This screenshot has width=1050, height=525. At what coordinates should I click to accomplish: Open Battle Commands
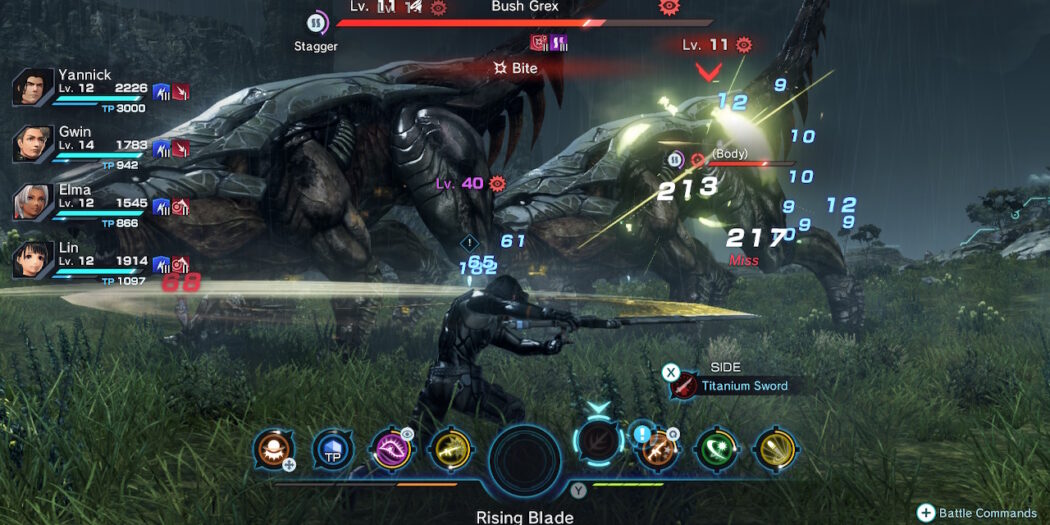(x=979, y=513)
